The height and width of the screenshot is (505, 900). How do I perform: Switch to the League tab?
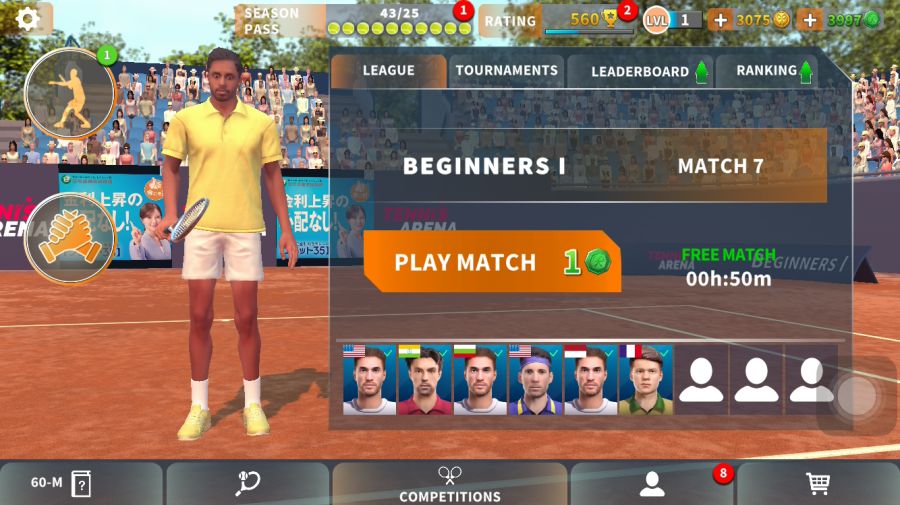tap(388, 71)
